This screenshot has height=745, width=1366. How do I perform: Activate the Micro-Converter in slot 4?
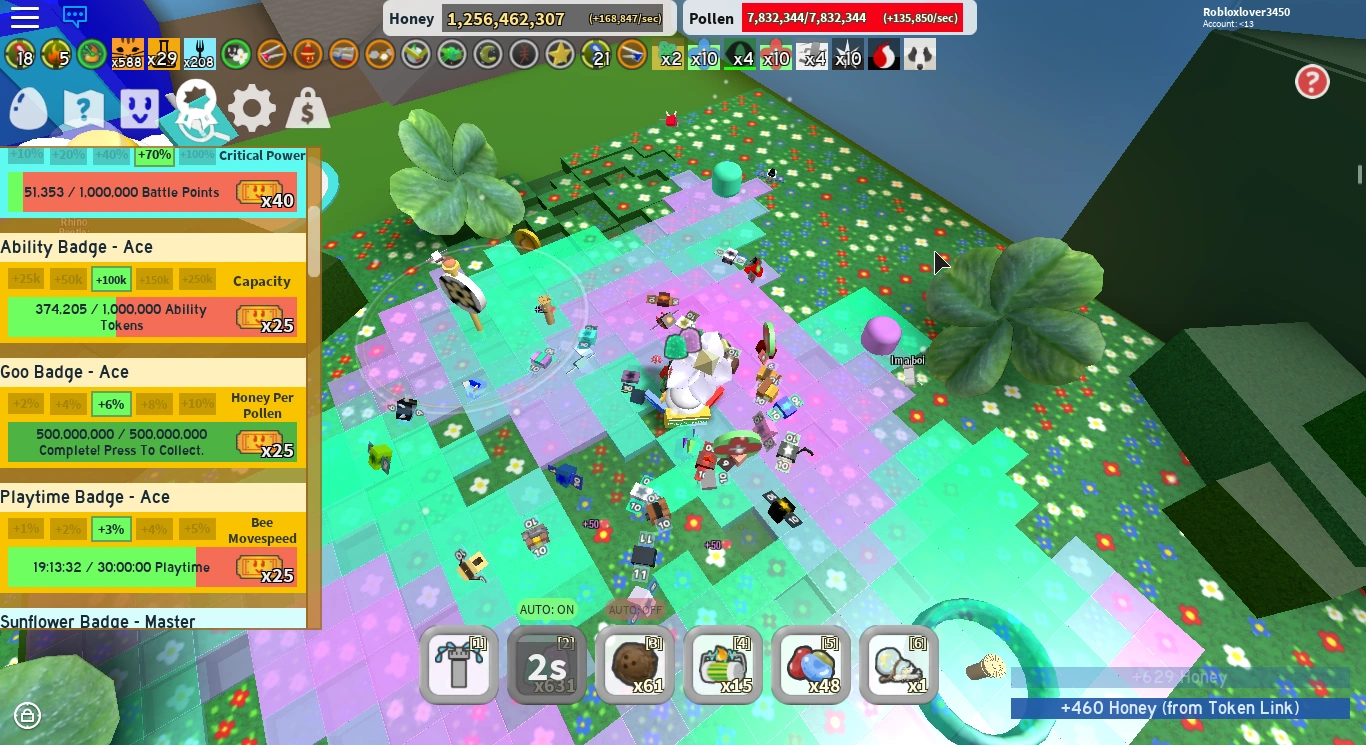[x=722, y=665]
